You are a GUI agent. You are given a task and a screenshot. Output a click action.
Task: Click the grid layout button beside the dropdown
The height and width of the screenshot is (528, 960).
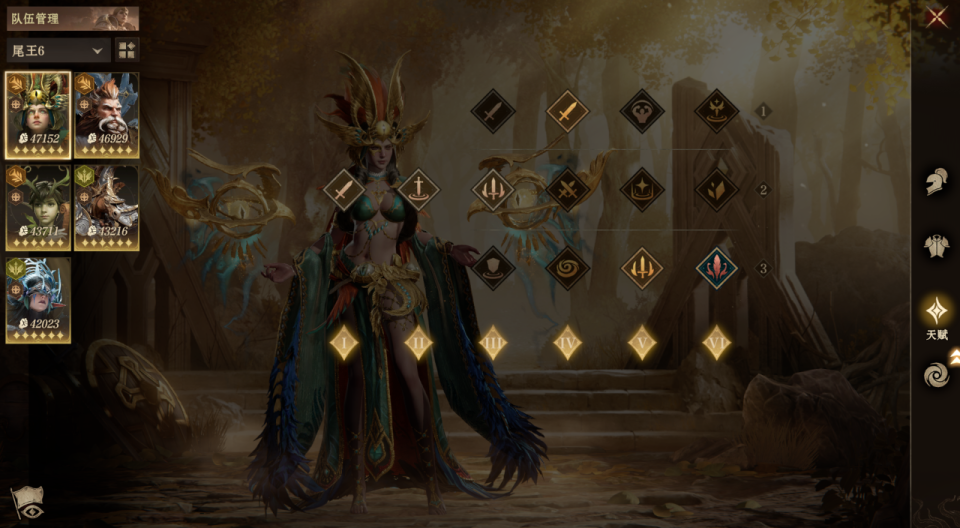pyautogui.click(x=127, y=50)
